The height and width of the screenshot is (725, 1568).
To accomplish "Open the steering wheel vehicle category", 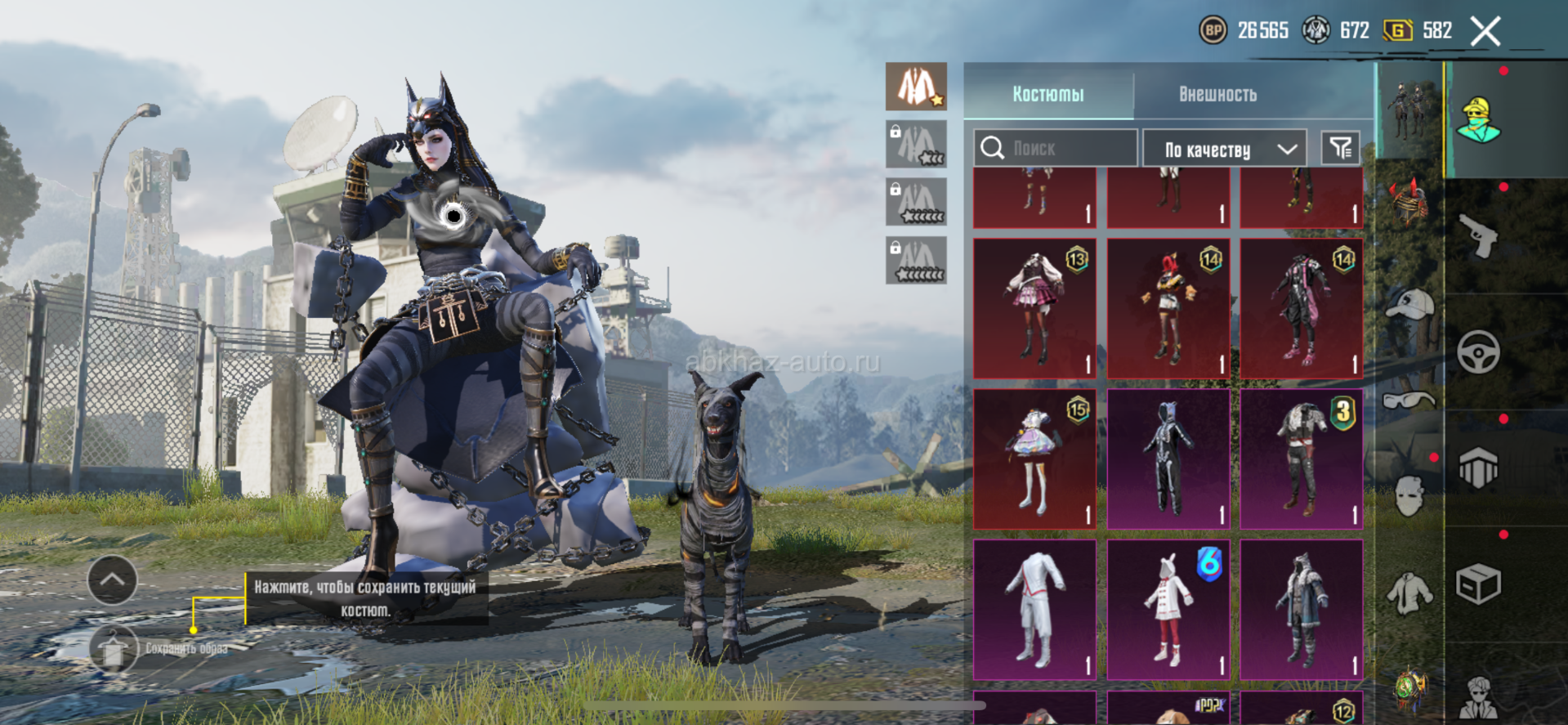I will pos(1478,352).
